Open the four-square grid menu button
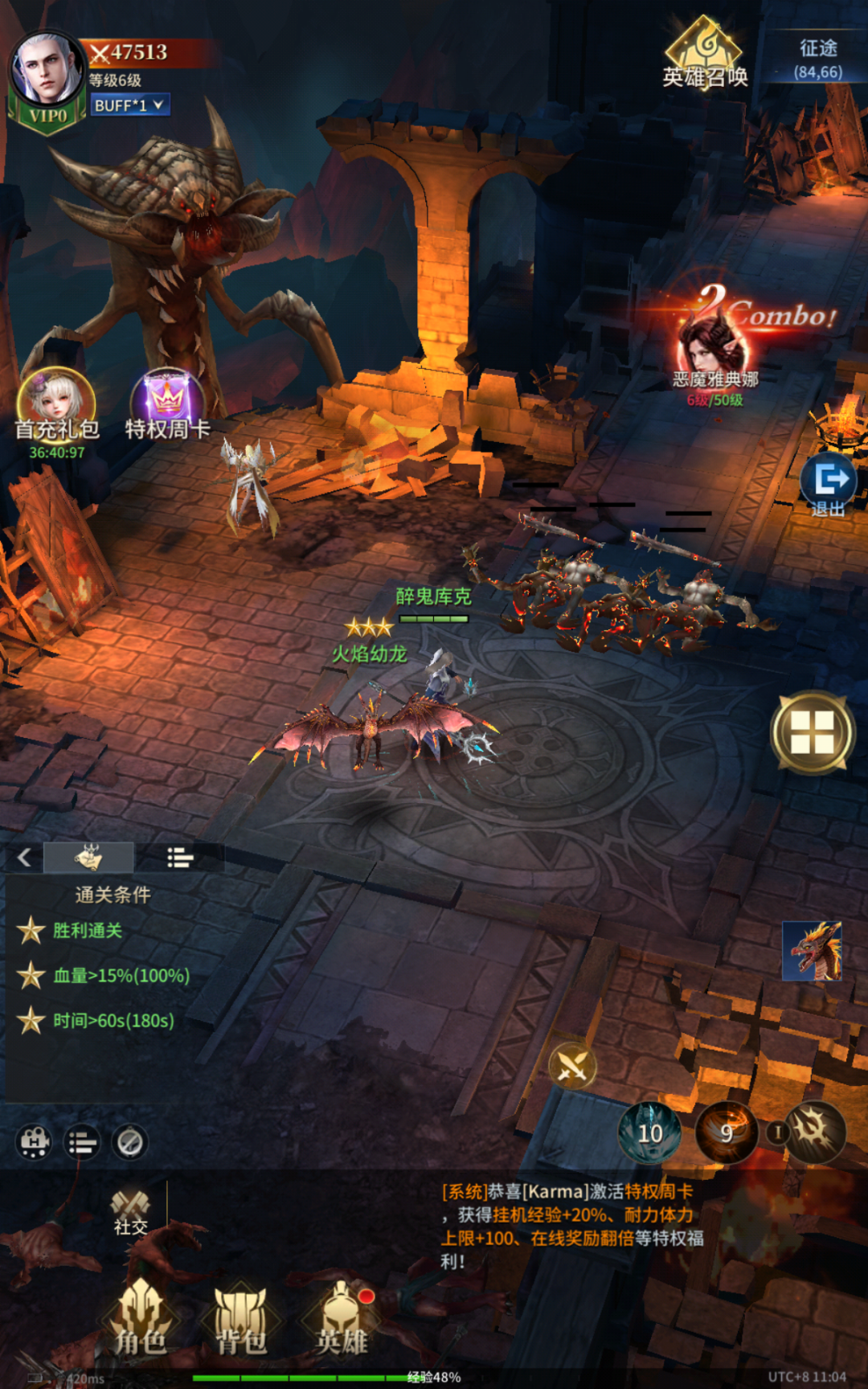The image size is (868, 1389). (813, 732)
